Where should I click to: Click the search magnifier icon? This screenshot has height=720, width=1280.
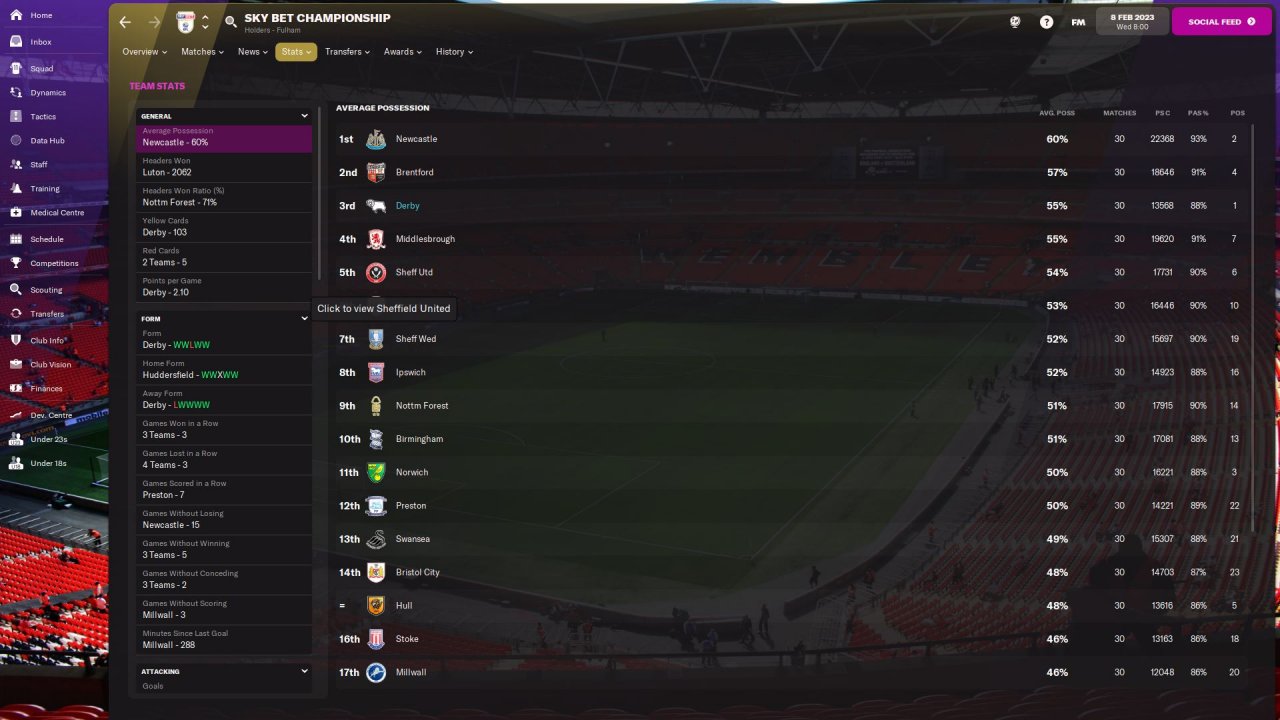[231, 22]
